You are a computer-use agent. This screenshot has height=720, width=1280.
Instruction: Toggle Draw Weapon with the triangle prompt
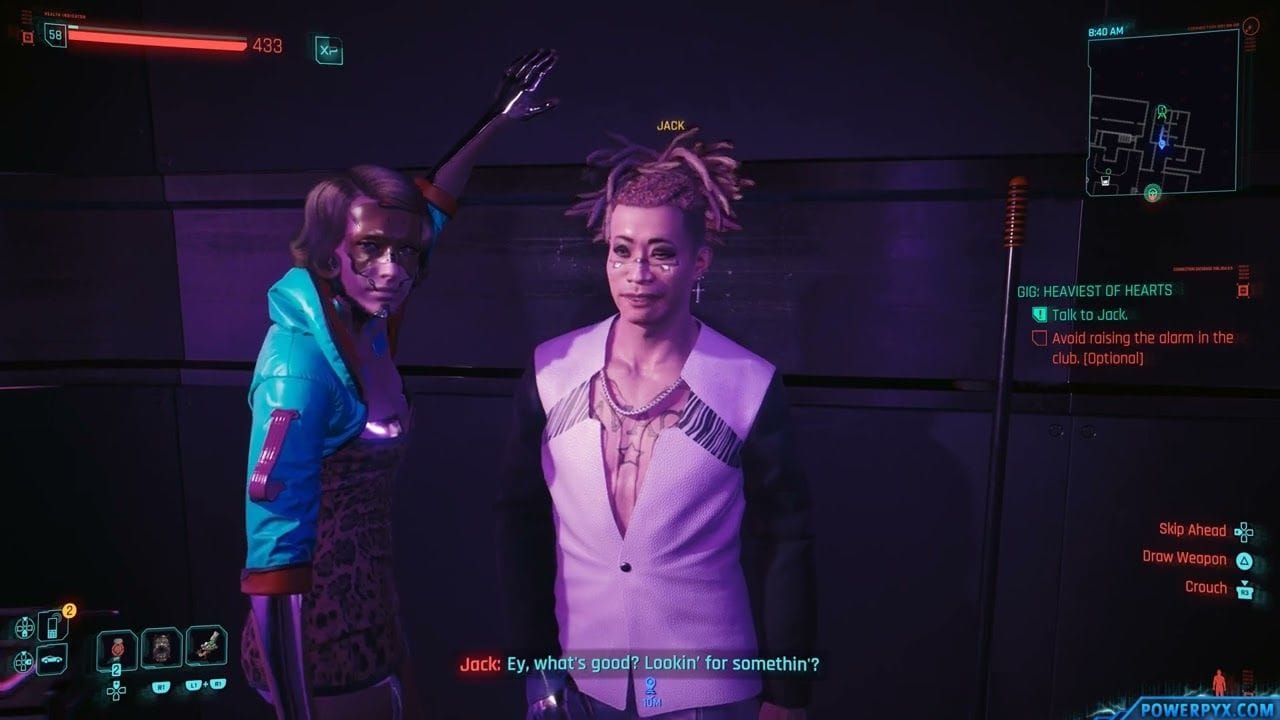click(1246, 559)
